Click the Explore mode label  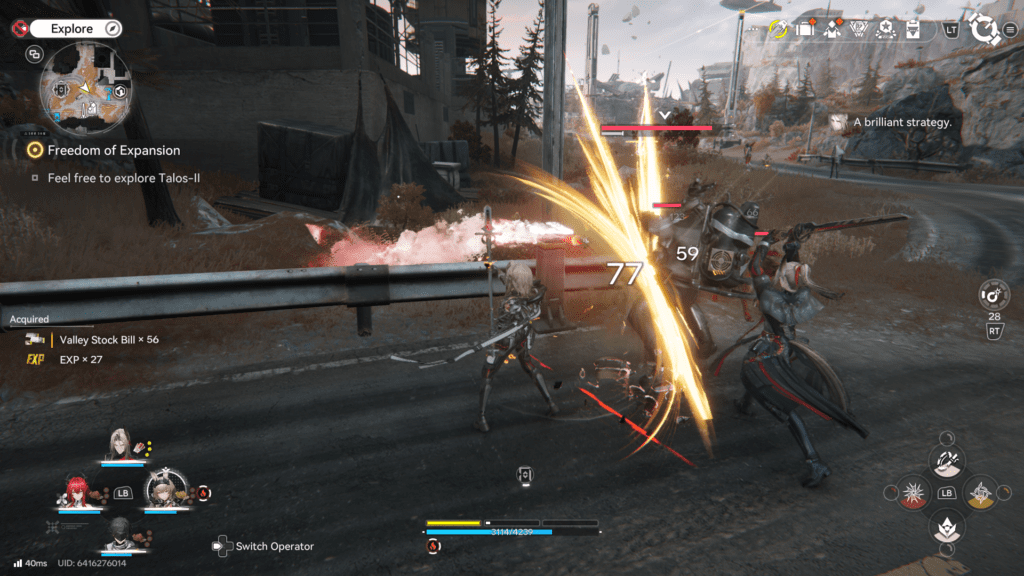point(72,29)
